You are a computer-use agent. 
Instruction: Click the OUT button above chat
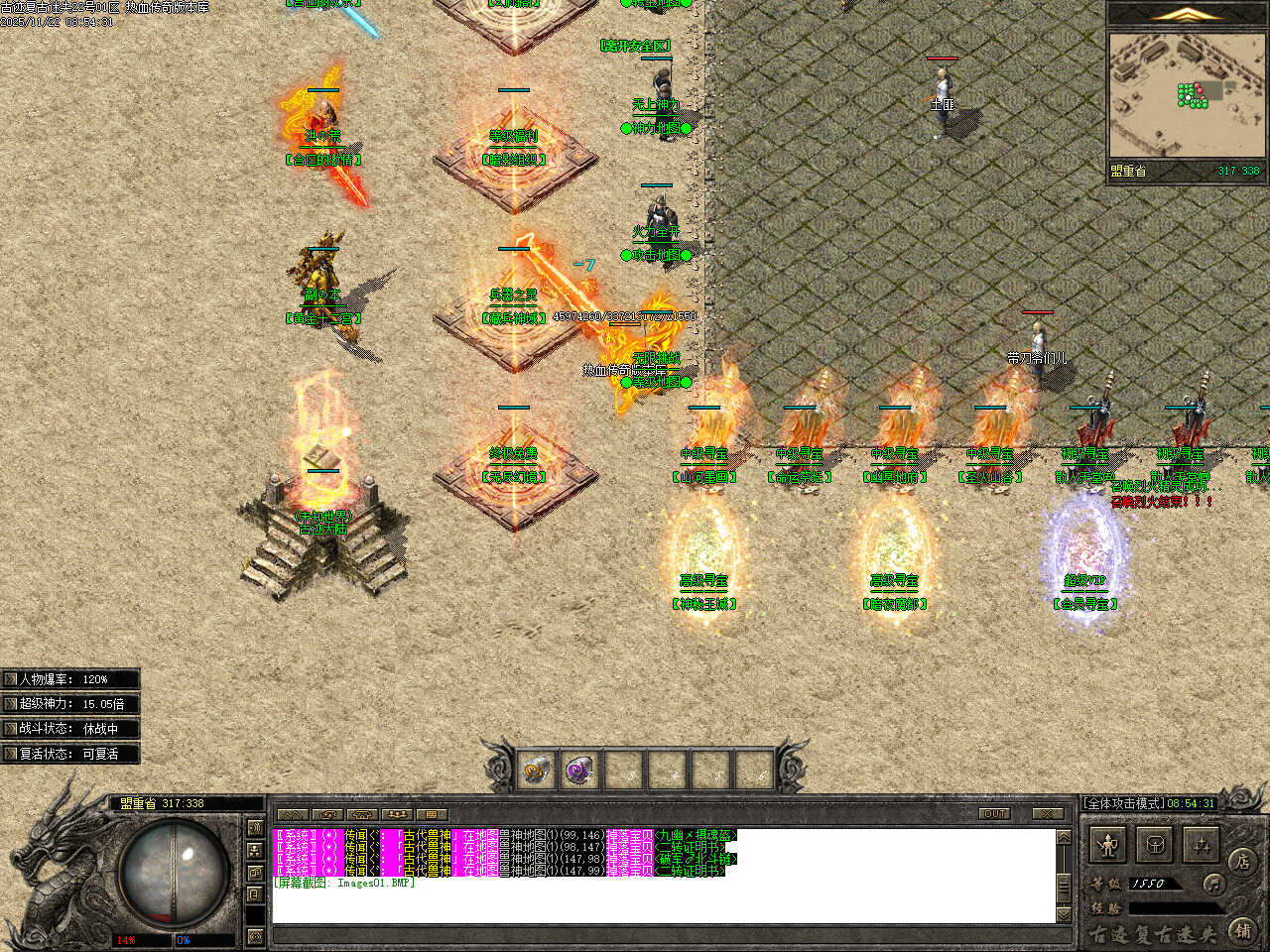tap(994, 814)
